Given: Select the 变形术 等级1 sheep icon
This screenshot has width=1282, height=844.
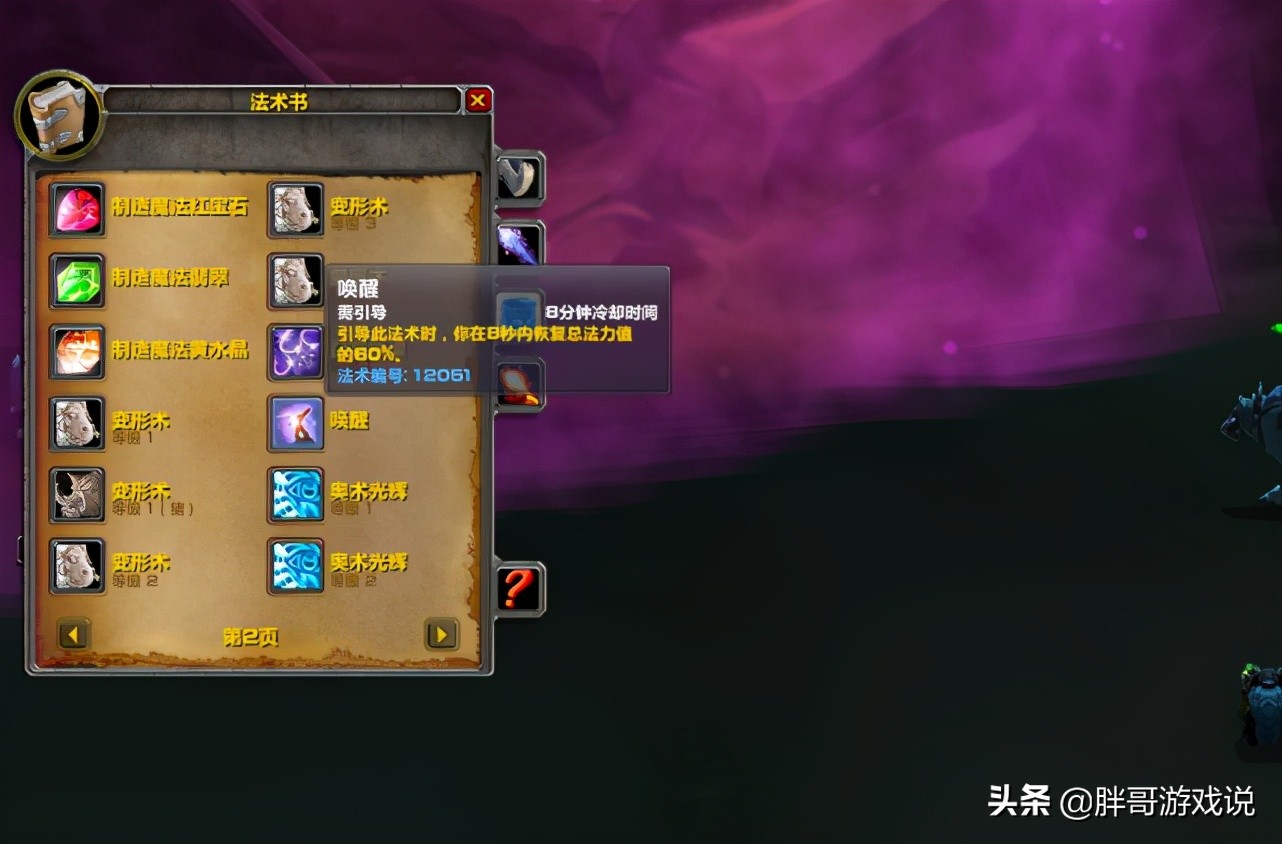Looking at the screenshot, I should [x=78, y=422].
